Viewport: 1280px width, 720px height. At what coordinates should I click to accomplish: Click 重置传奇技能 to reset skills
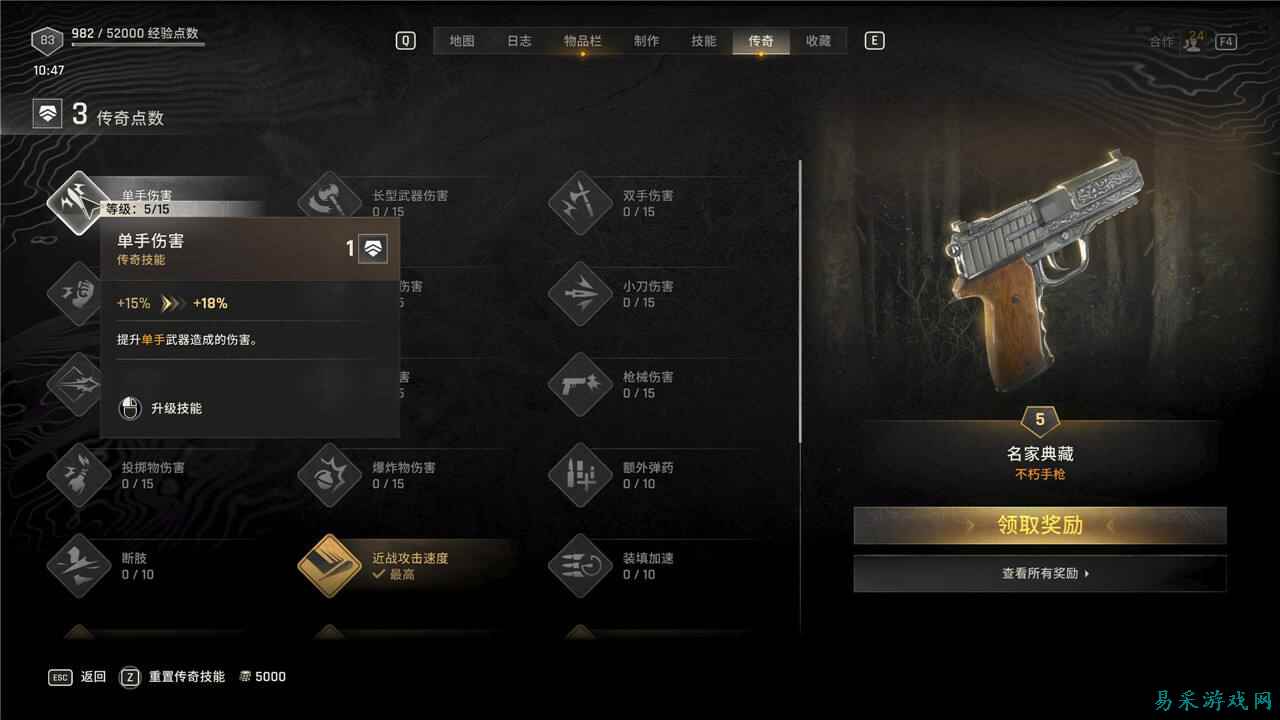pyautogui.click(x=186, y=677)
